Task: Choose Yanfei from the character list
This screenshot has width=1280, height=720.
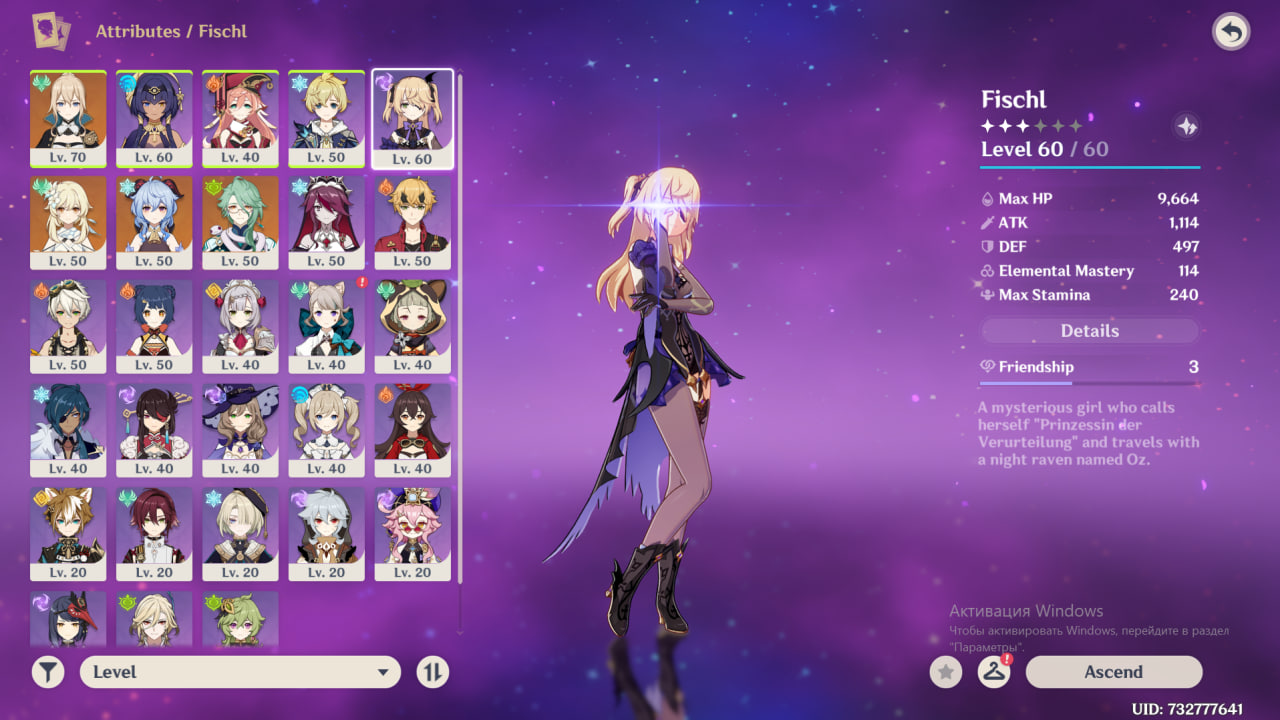Action: click(240, 118)
